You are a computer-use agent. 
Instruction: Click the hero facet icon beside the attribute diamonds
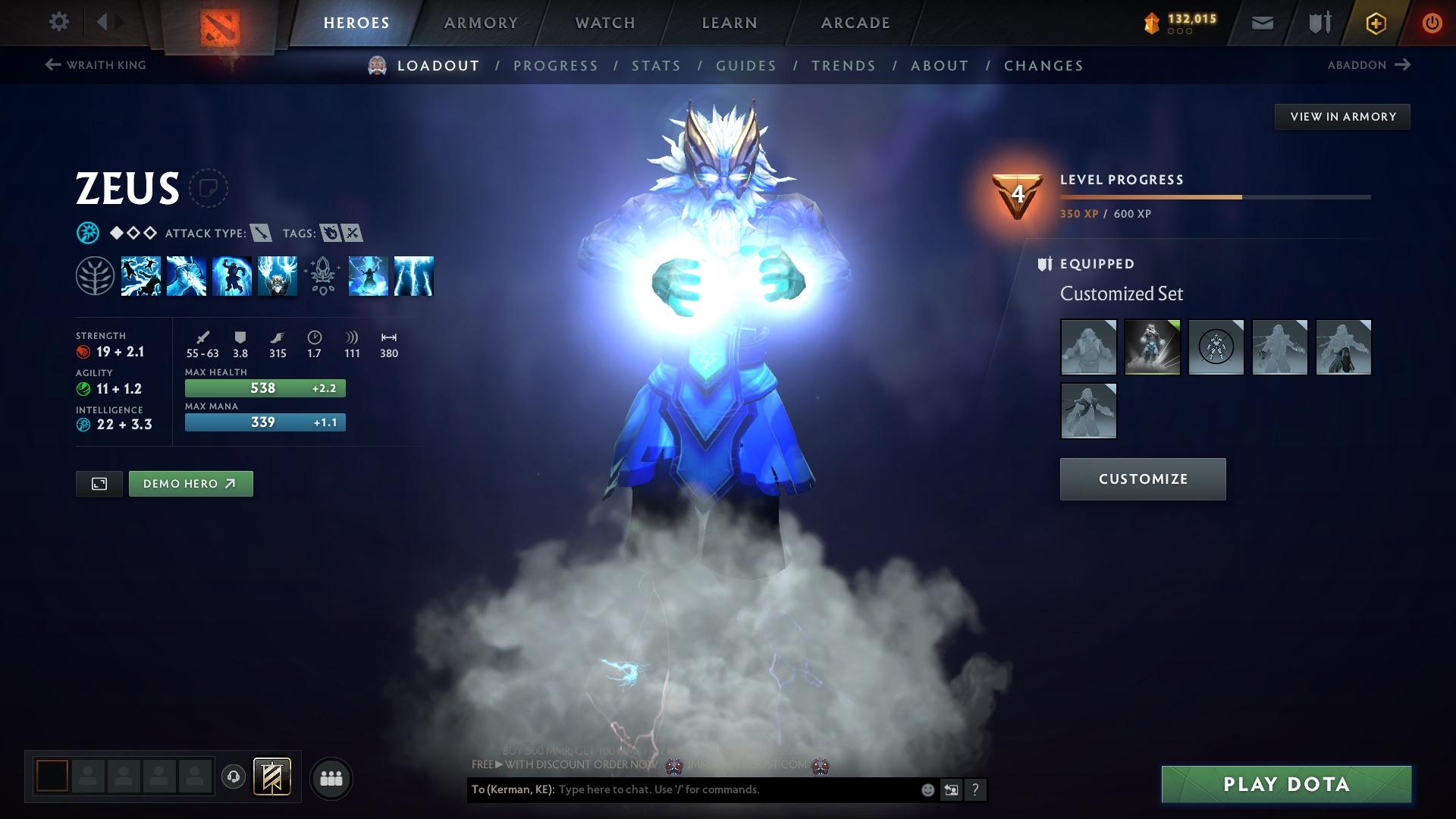point(88,233)
